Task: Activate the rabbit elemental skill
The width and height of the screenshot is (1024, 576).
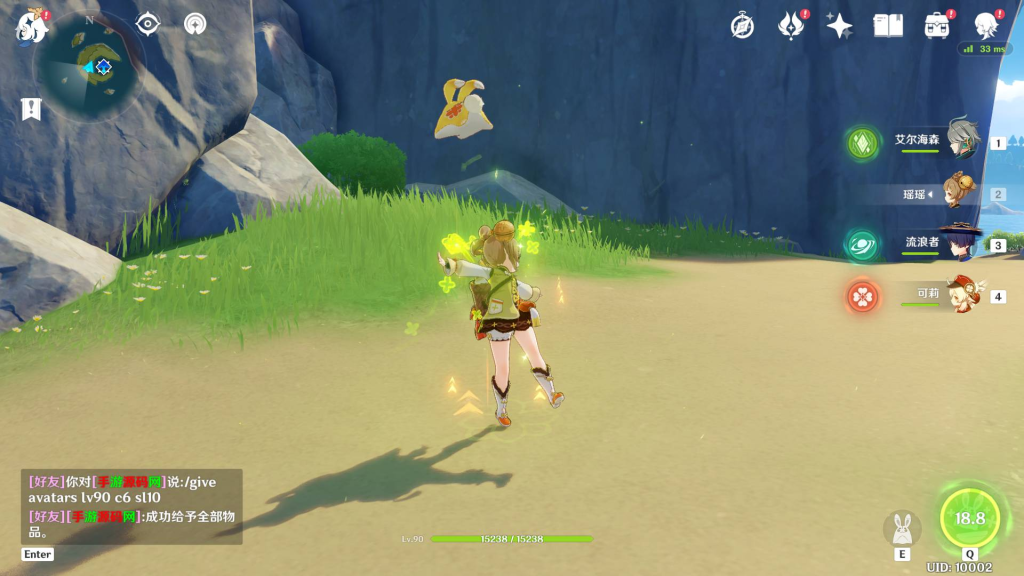Action: pos(902,529)
